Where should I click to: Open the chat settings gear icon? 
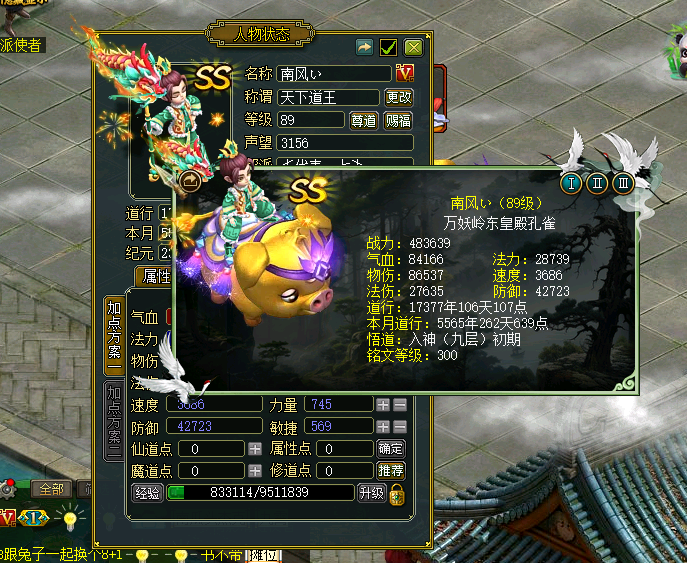[8, 489]
